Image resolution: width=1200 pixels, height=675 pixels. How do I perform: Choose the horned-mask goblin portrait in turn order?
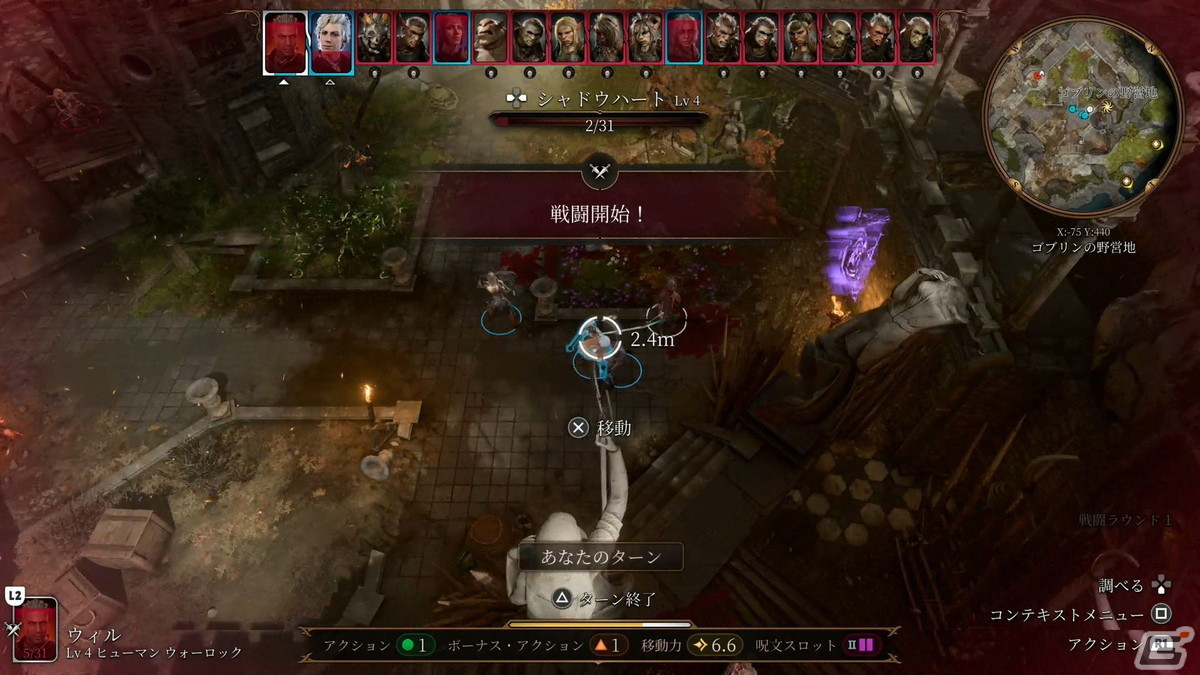pyautogui.click(x=374, y=38)
